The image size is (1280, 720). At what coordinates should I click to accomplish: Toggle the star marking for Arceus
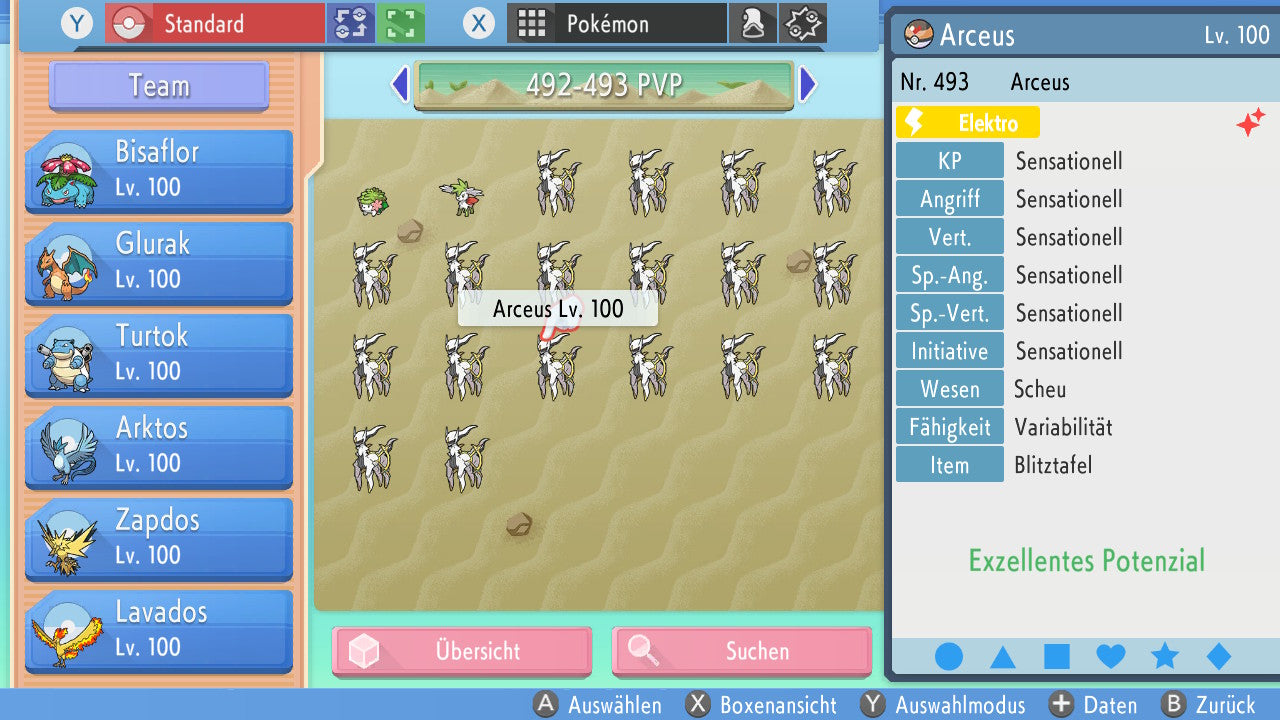(1164, 656)
